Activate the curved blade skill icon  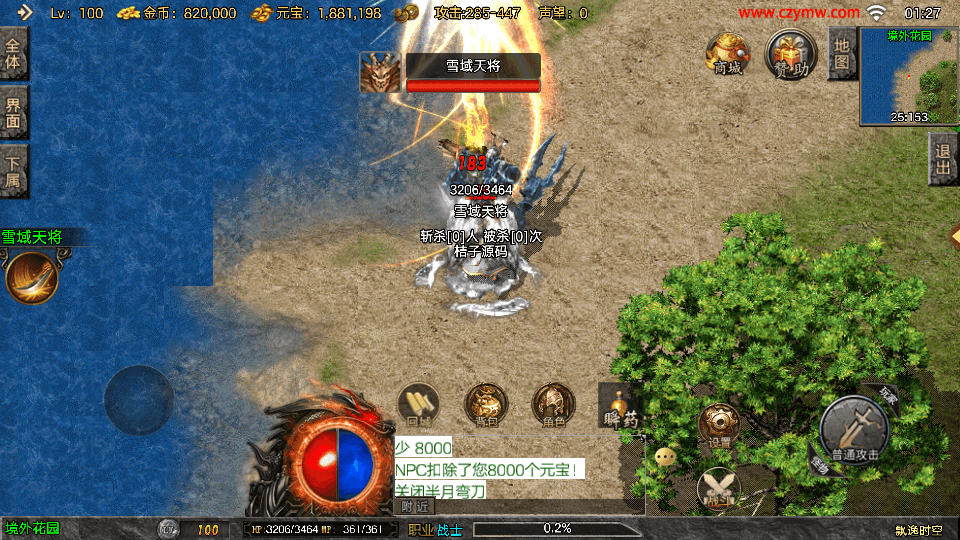[x=31, y=277]
